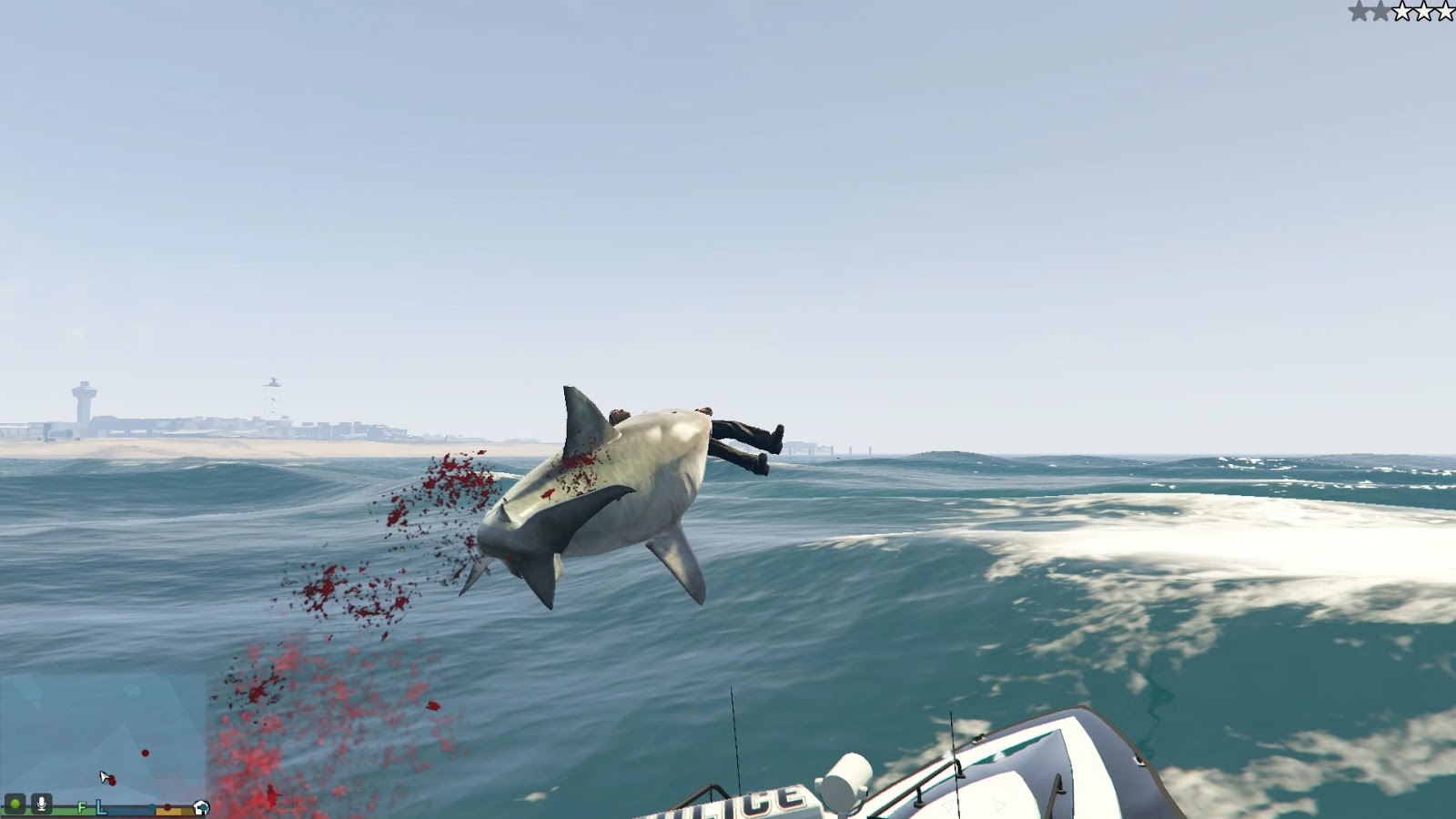Click the green health bar
Screen dimensions: 1456x819
coord(73,810)
